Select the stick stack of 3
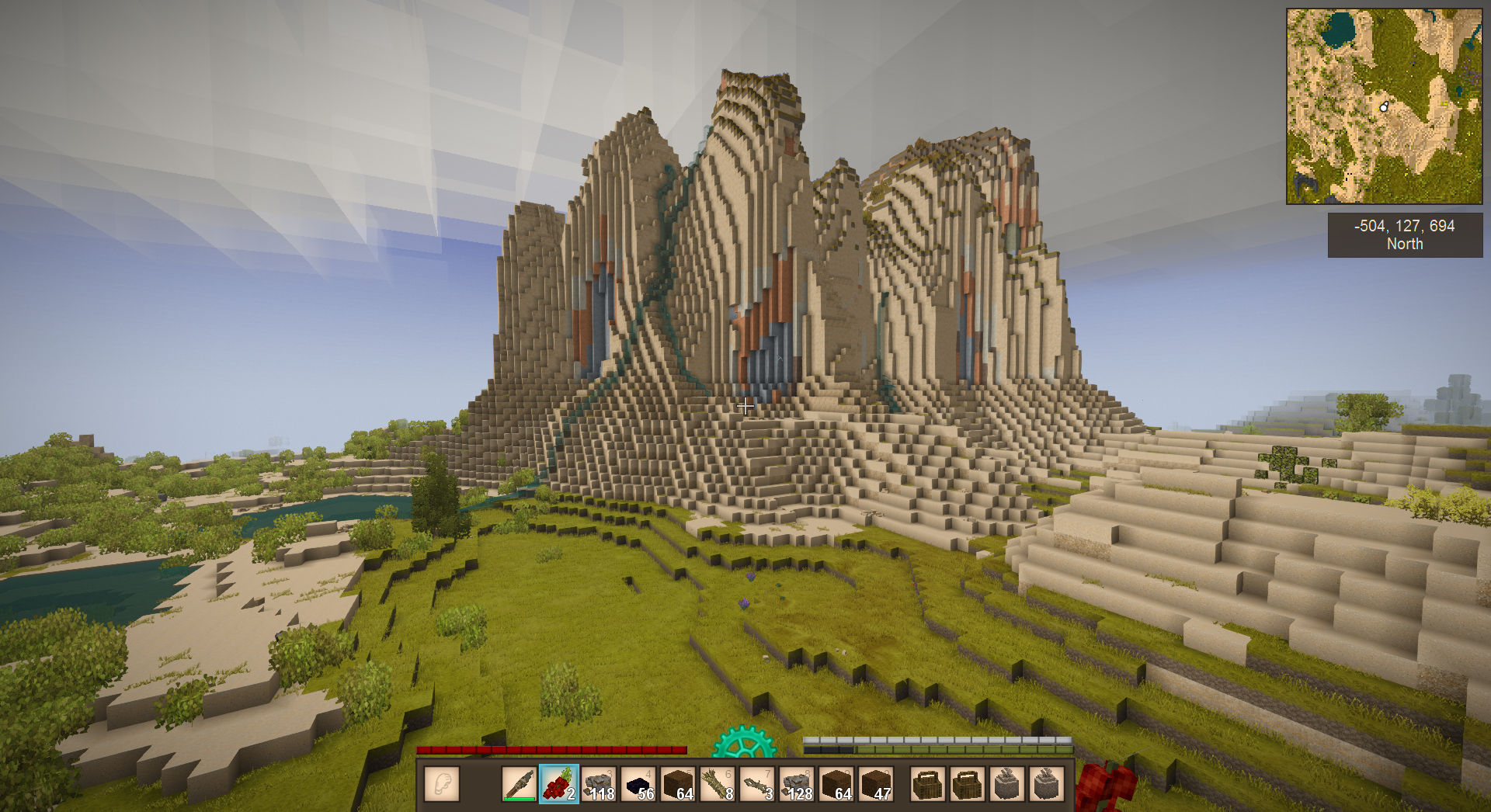 click(757, 783)
